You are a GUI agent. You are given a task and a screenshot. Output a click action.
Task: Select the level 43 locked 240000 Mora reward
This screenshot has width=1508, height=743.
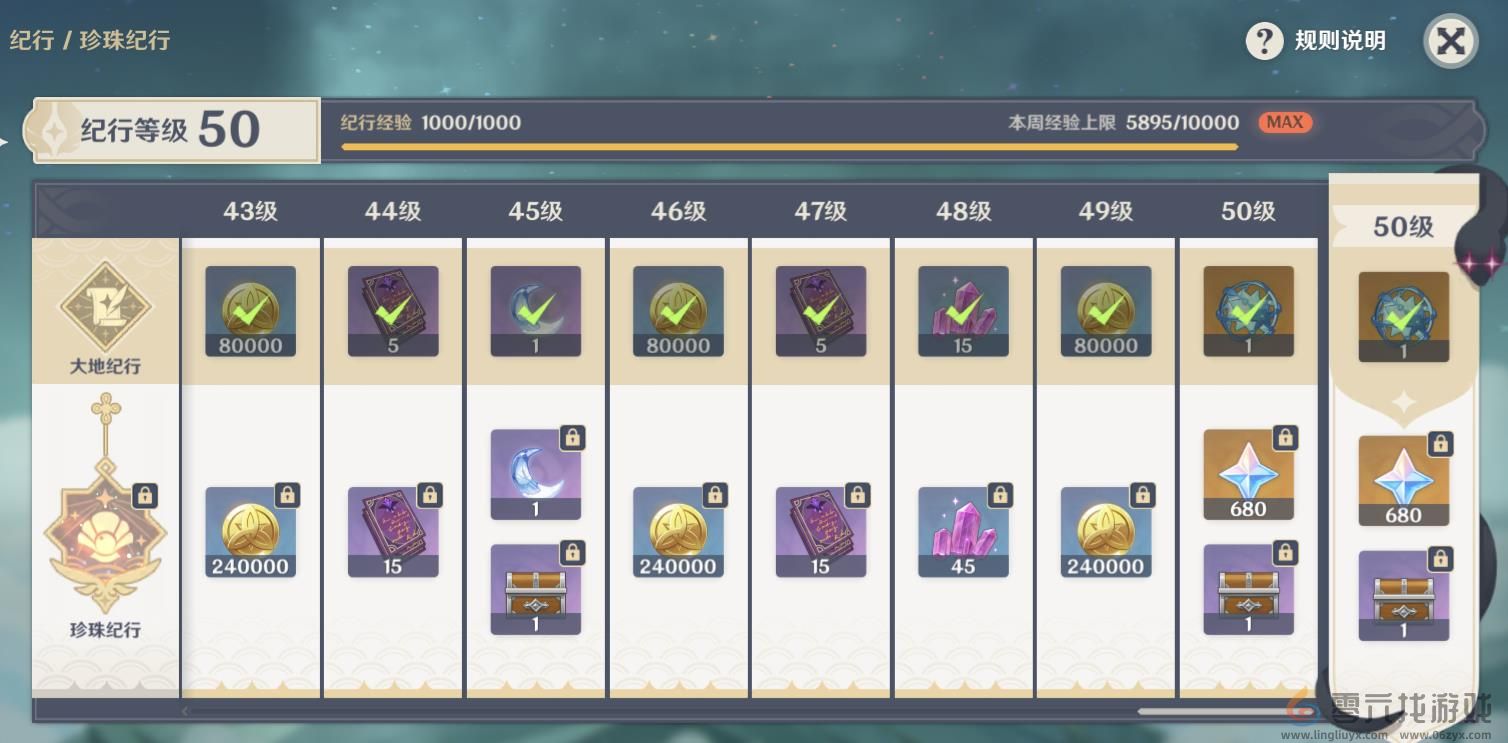(x=250, y=532)
